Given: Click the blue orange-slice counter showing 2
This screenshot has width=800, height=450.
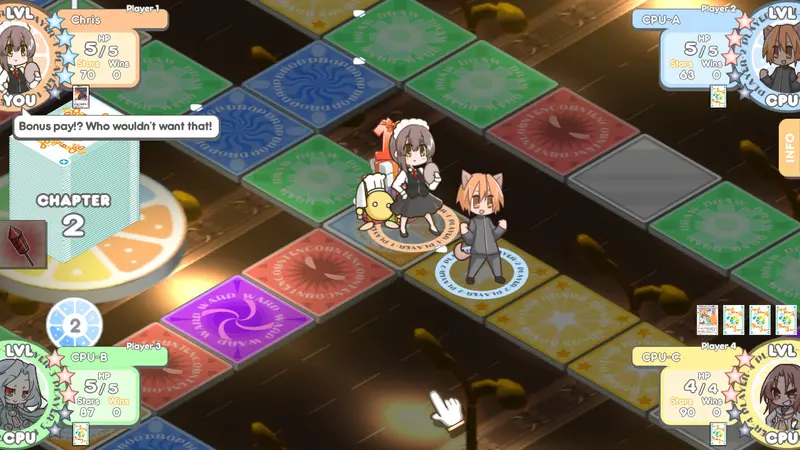Looking at the screenshot, I should tap(75, 325).
